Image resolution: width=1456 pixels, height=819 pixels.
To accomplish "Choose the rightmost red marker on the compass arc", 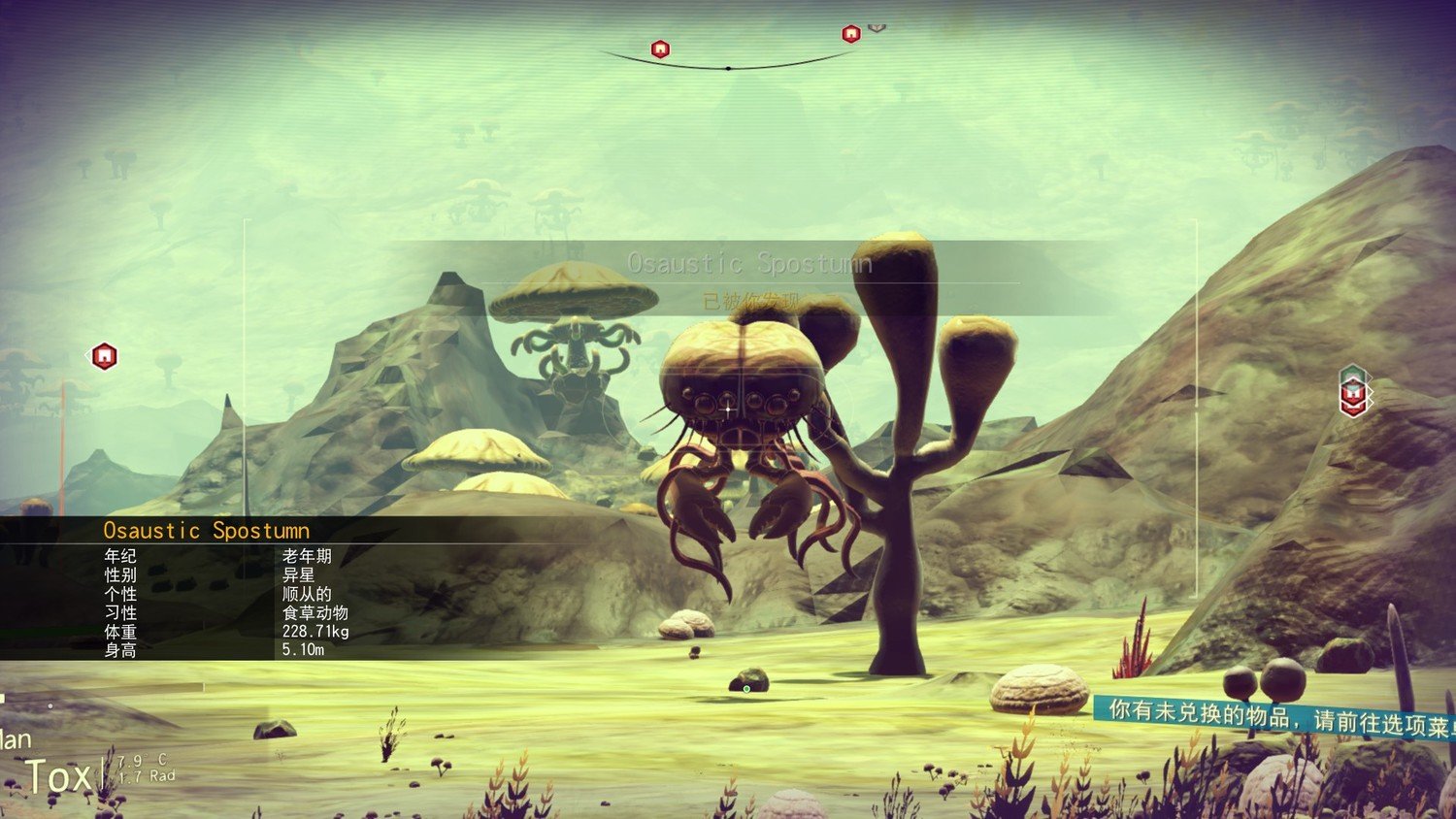I will (x=851, y=34).
